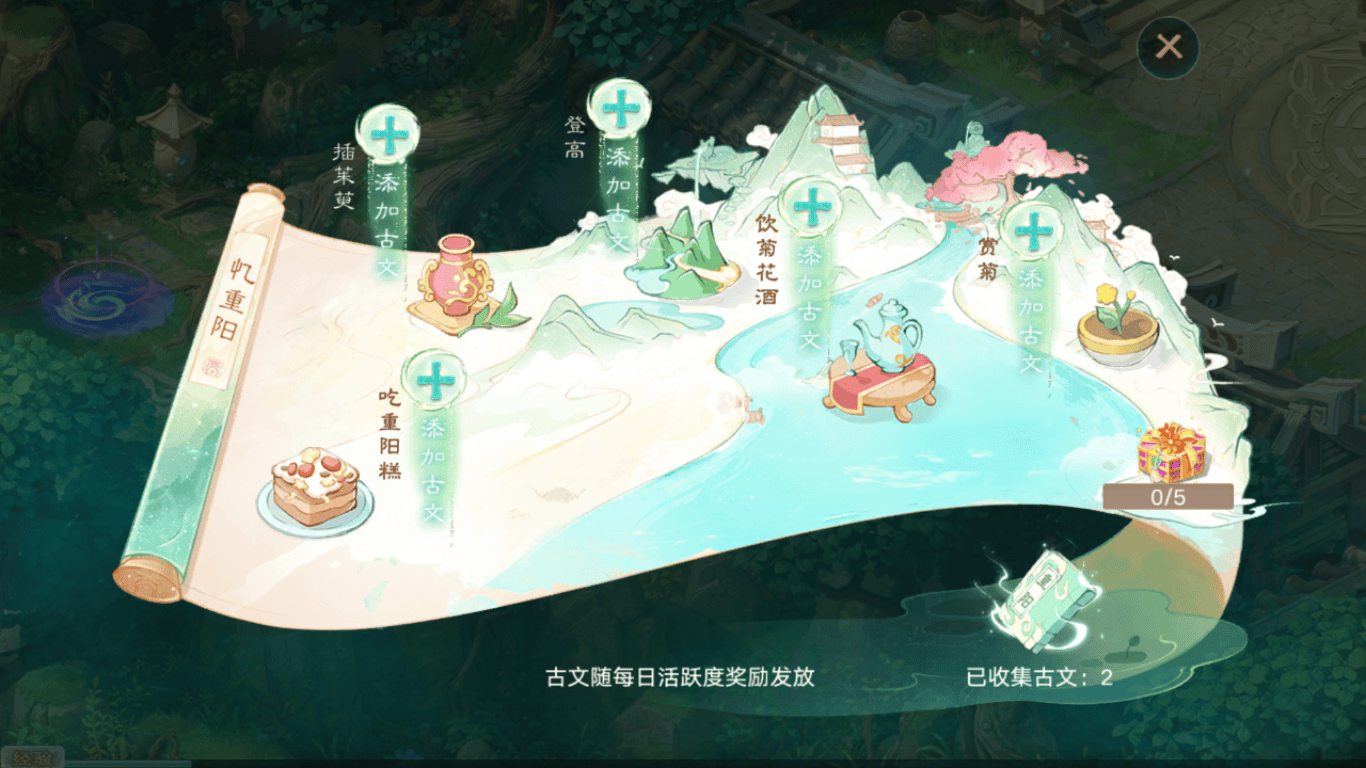Open the gift box reward
Image resolution: width=1366 pixels, height=768 pixels.
tap(1170, 454)
